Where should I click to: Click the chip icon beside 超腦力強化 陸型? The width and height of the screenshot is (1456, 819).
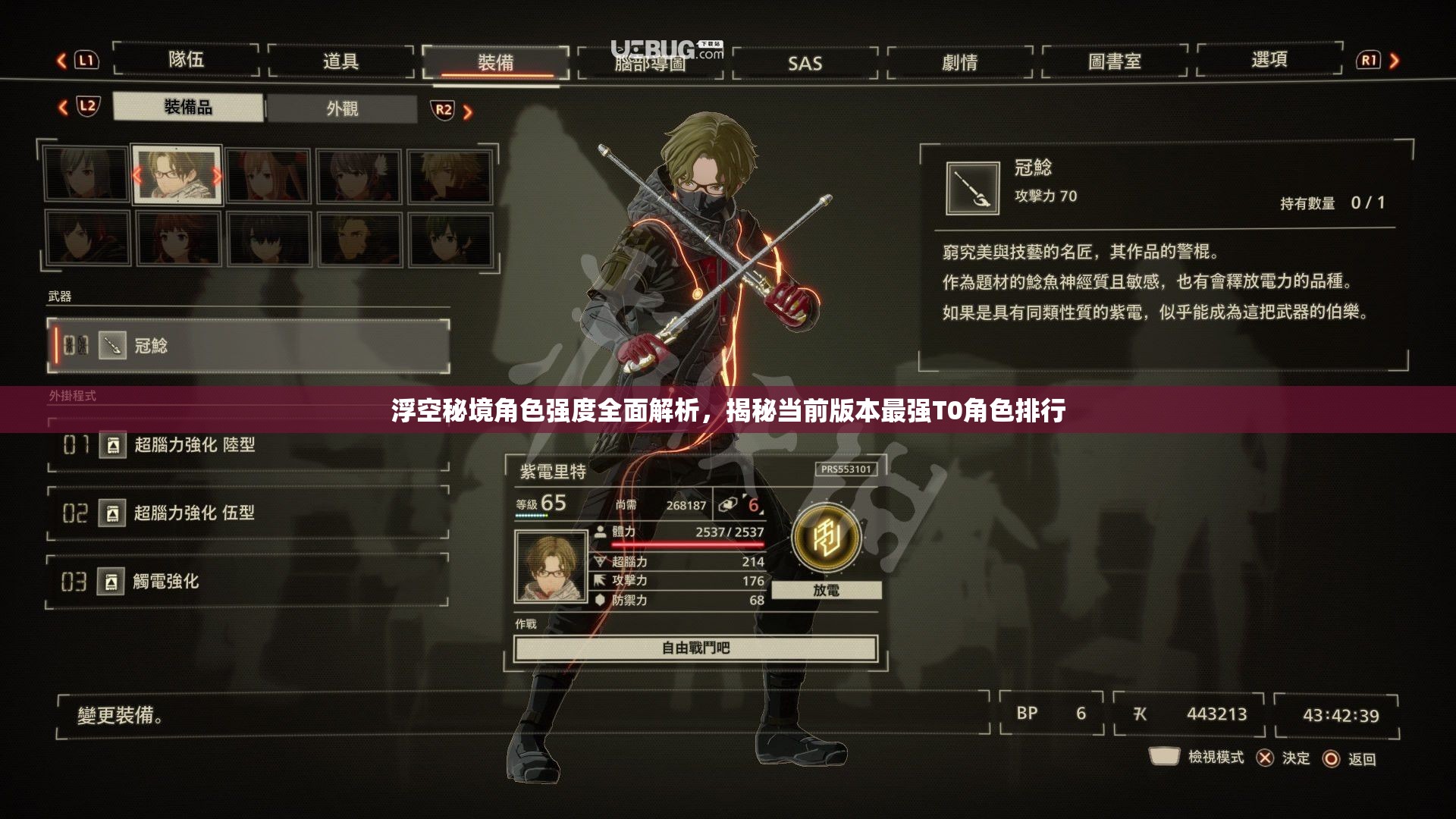click(112, 447)
